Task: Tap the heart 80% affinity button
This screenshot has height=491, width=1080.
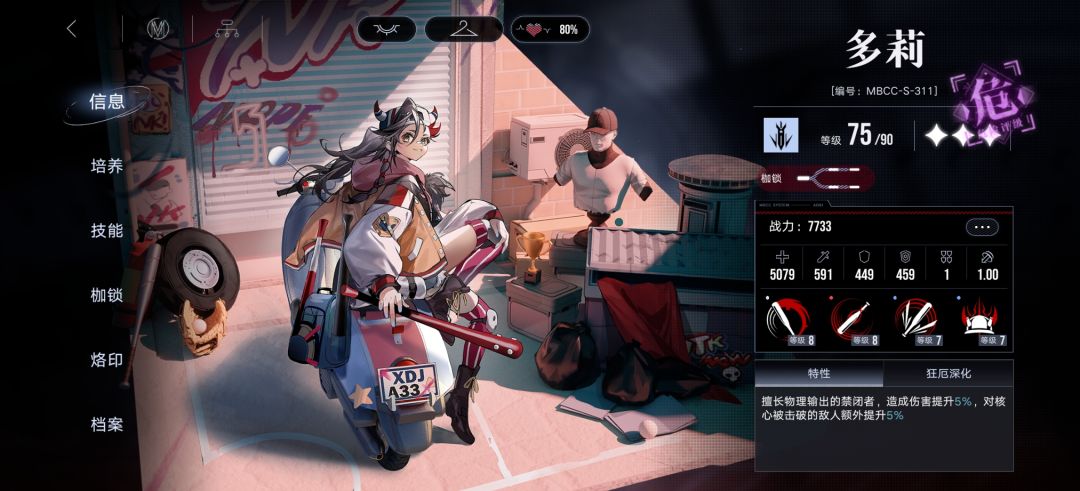Action: click(550, 29)
